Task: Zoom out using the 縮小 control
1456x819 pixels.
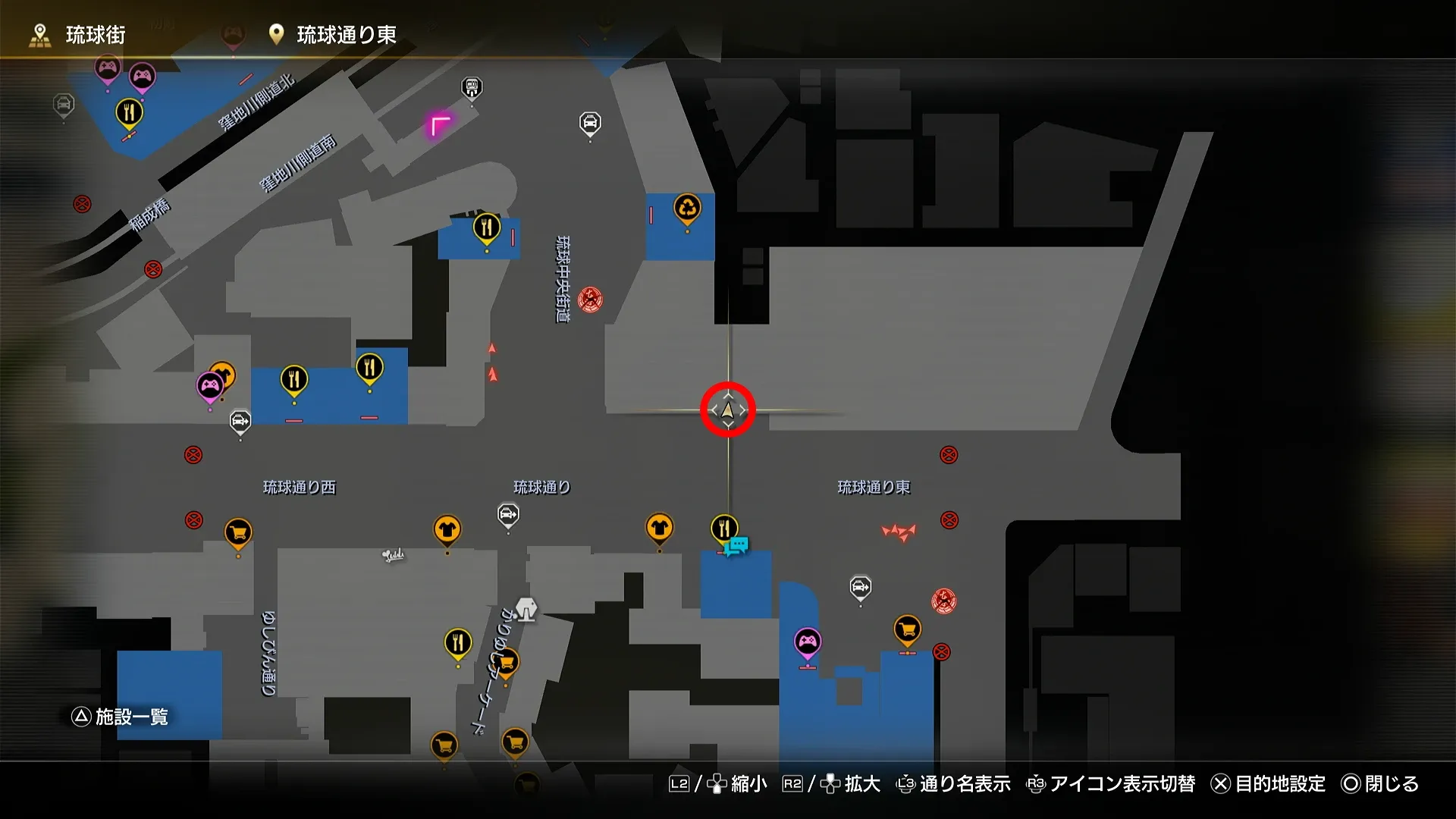Action: pos(748,785)
